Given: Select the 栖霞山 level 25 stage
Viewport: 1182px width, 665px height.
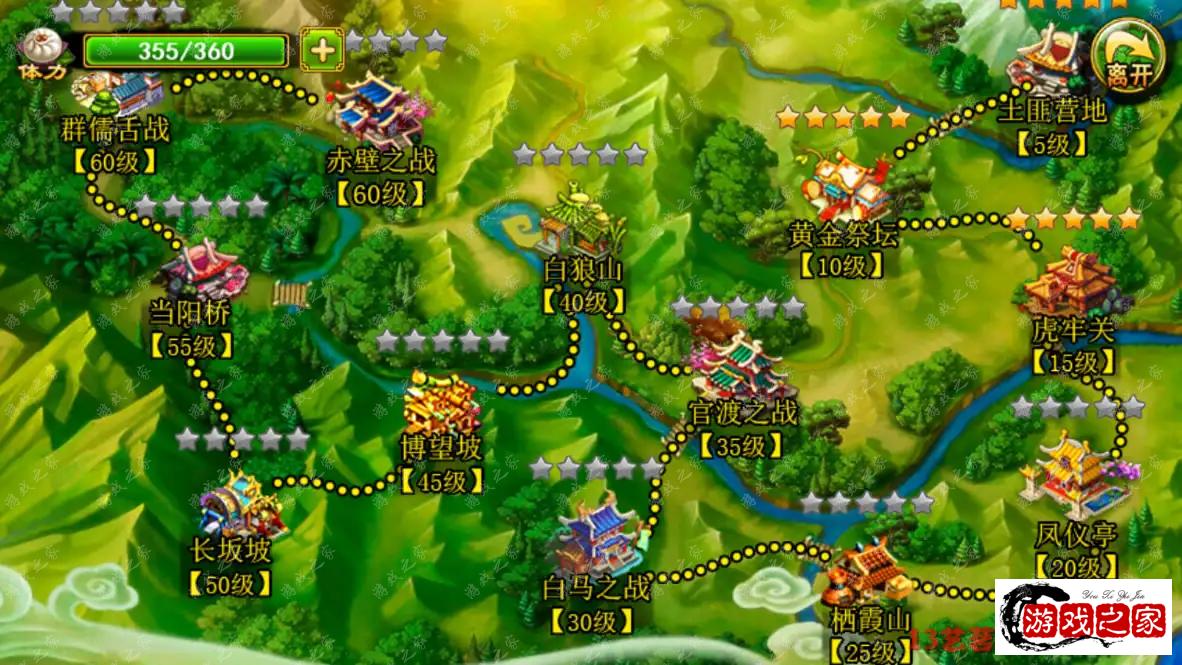Looking at the screenshot, I should point(868,575).
